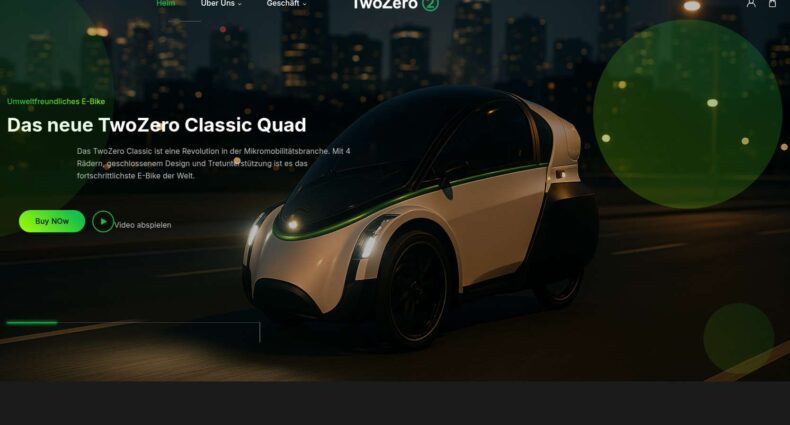Screen dimensions: 790x425
Task: Open the user account icon
Action: [751, 4]
